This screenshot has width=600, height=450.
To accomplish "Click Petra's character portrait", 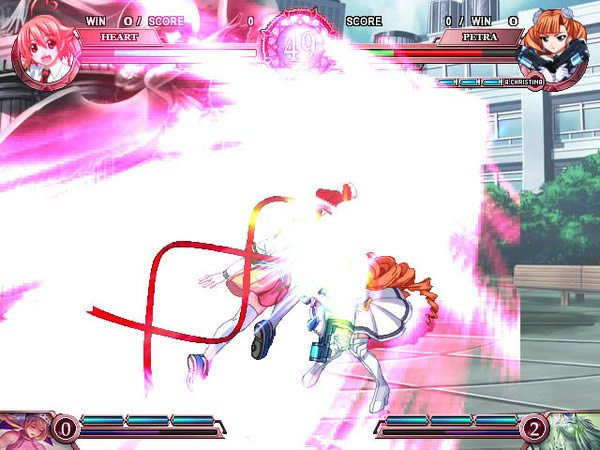I will [556, 44].
